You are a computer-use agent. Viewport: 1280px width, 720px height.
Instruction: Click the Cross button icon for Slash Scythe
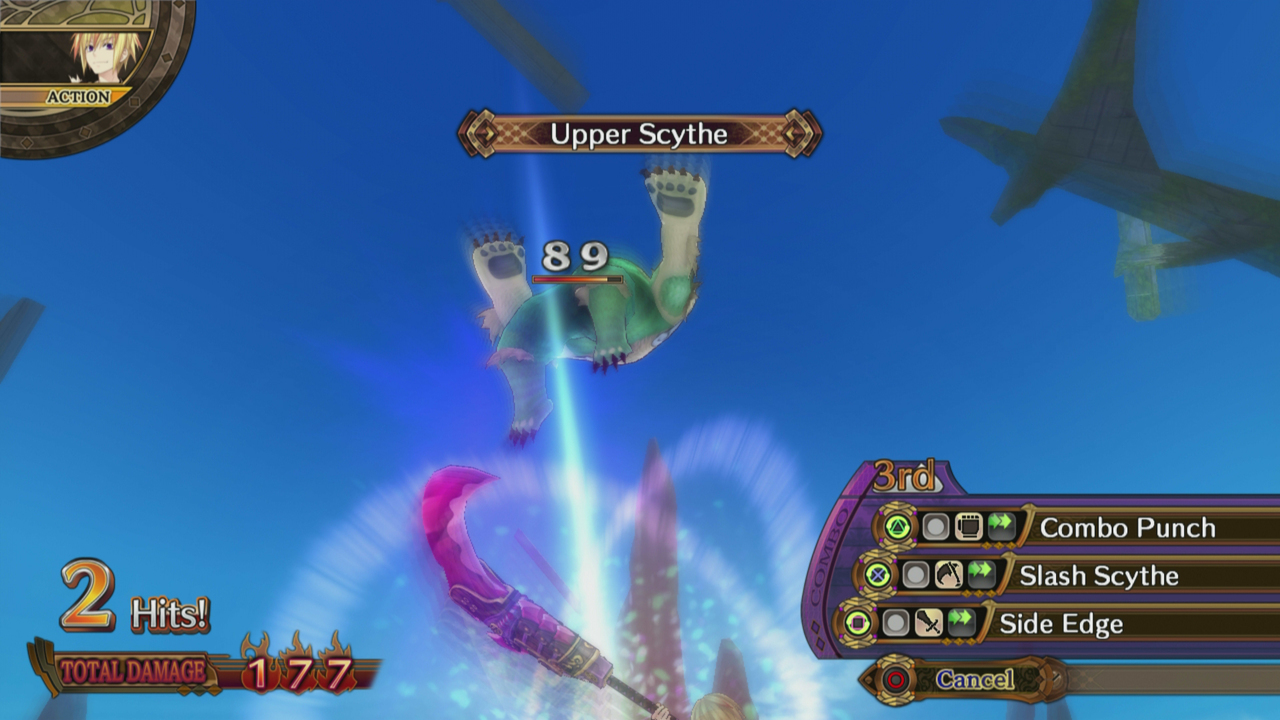point(878,574)
